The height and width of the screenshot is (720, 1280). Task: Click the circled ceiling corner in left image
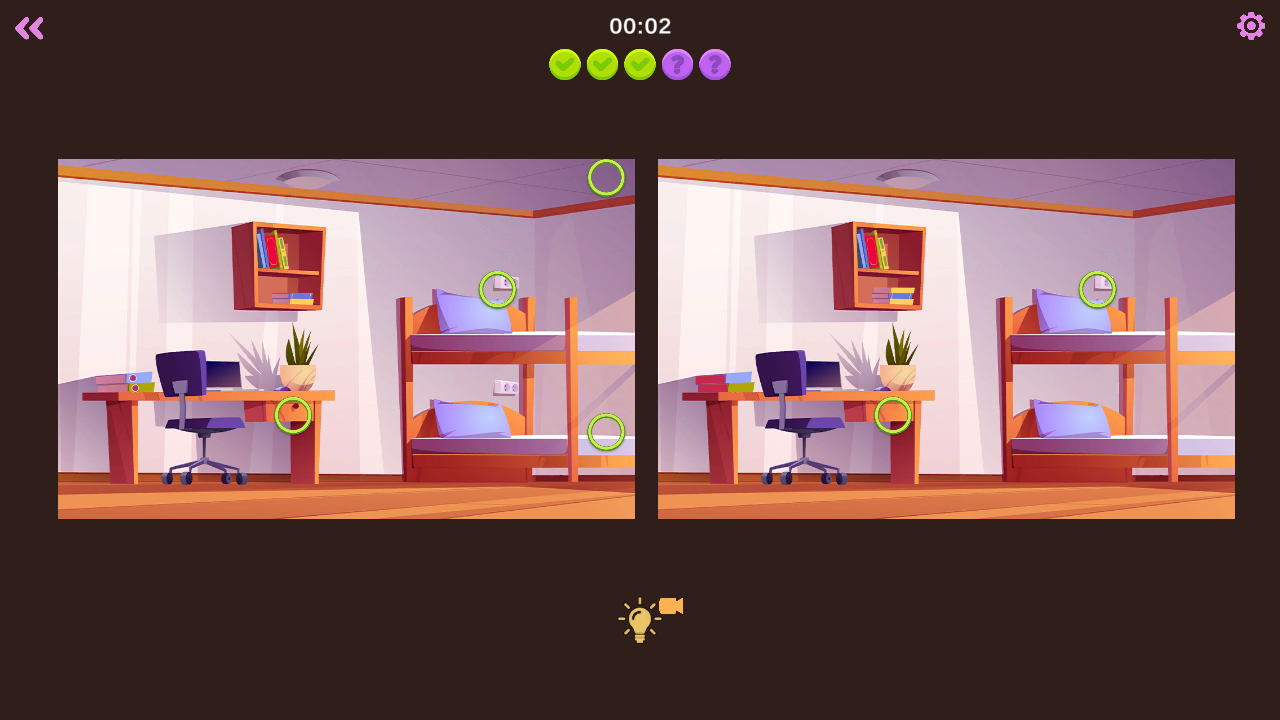pyautogui.click(x=606, y=176)
